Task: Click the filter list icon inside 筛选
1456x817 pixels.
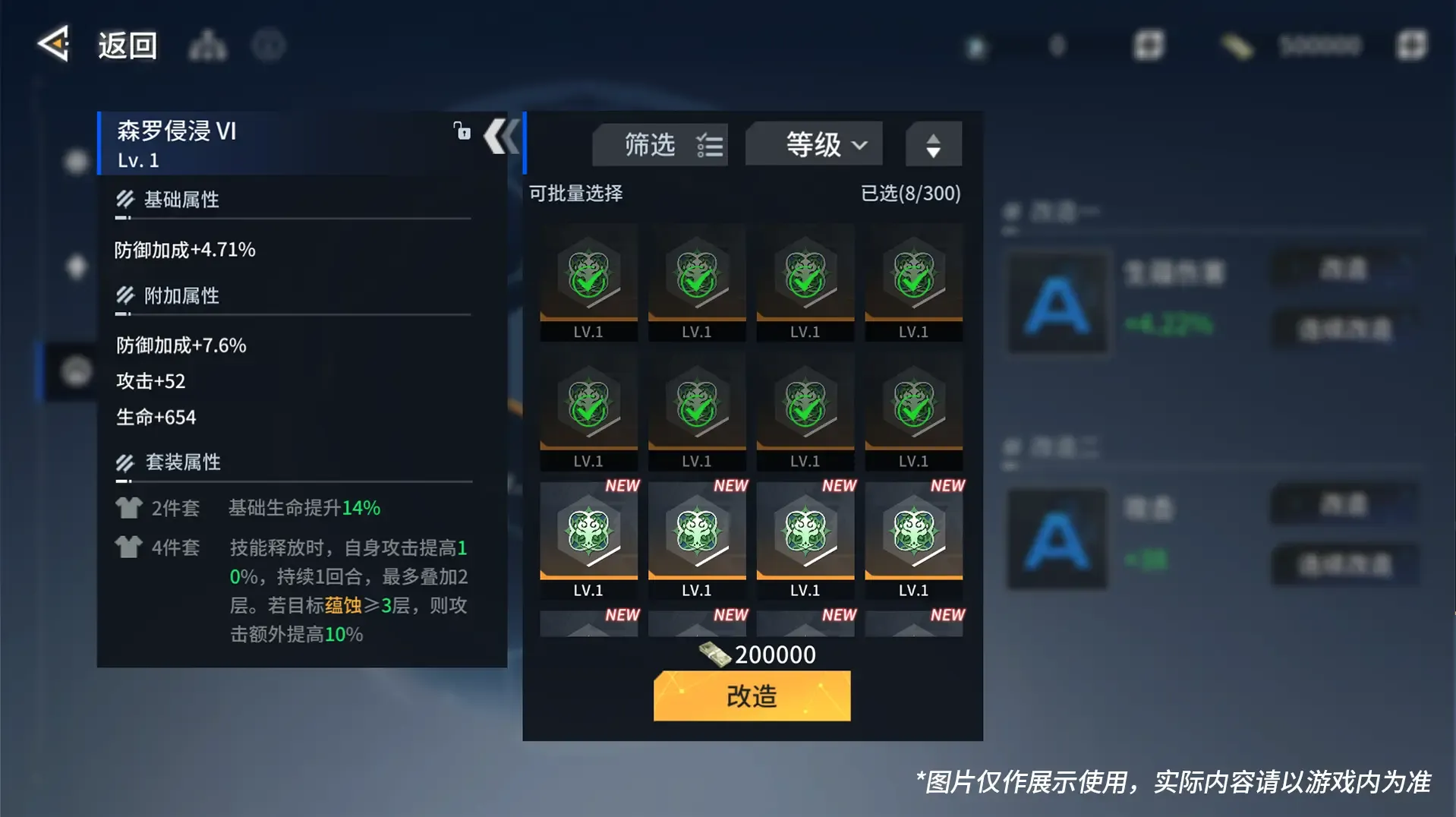Action: 709,145
